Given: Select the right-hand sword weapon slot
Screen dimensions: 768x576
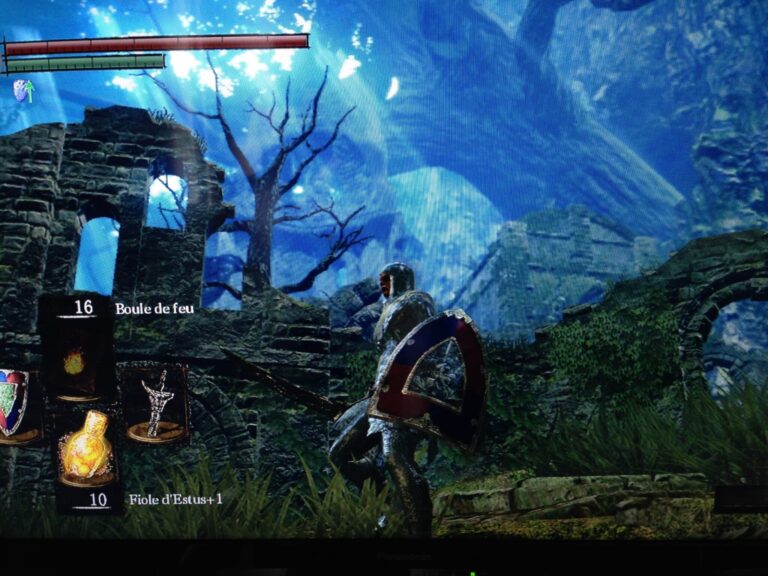Looking at the screenshot, I should point(156,402).
